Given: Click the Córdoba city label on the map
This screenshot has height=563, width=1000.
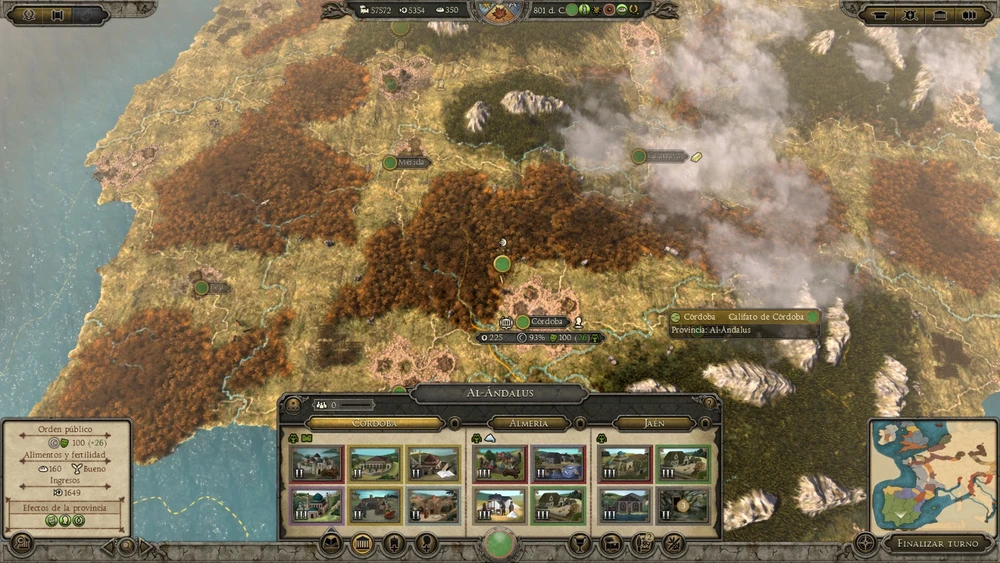Looking at the screenshot, I should tap(547, 322).
